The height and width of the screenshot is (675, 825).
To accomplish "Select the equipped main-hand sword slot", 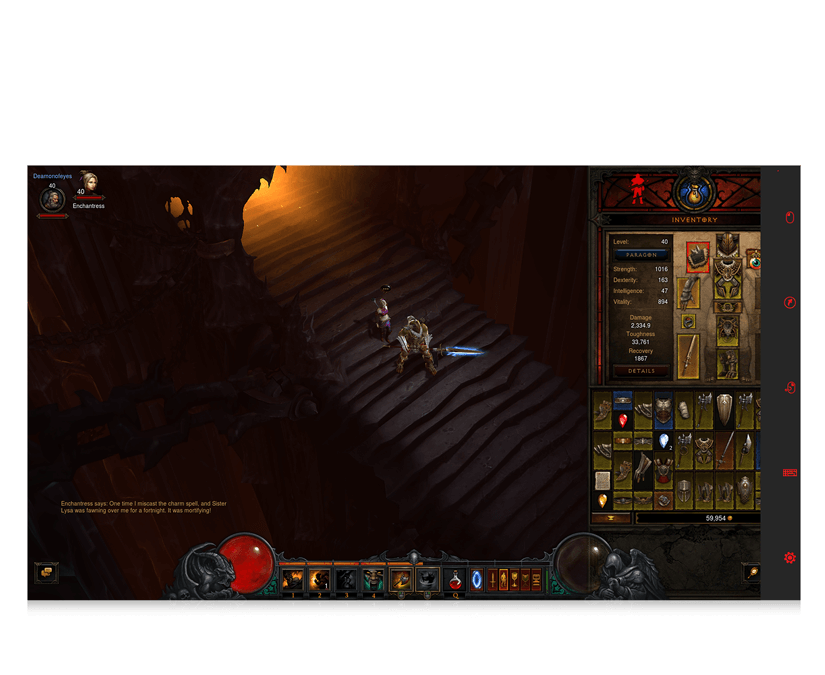I will 688,354.
